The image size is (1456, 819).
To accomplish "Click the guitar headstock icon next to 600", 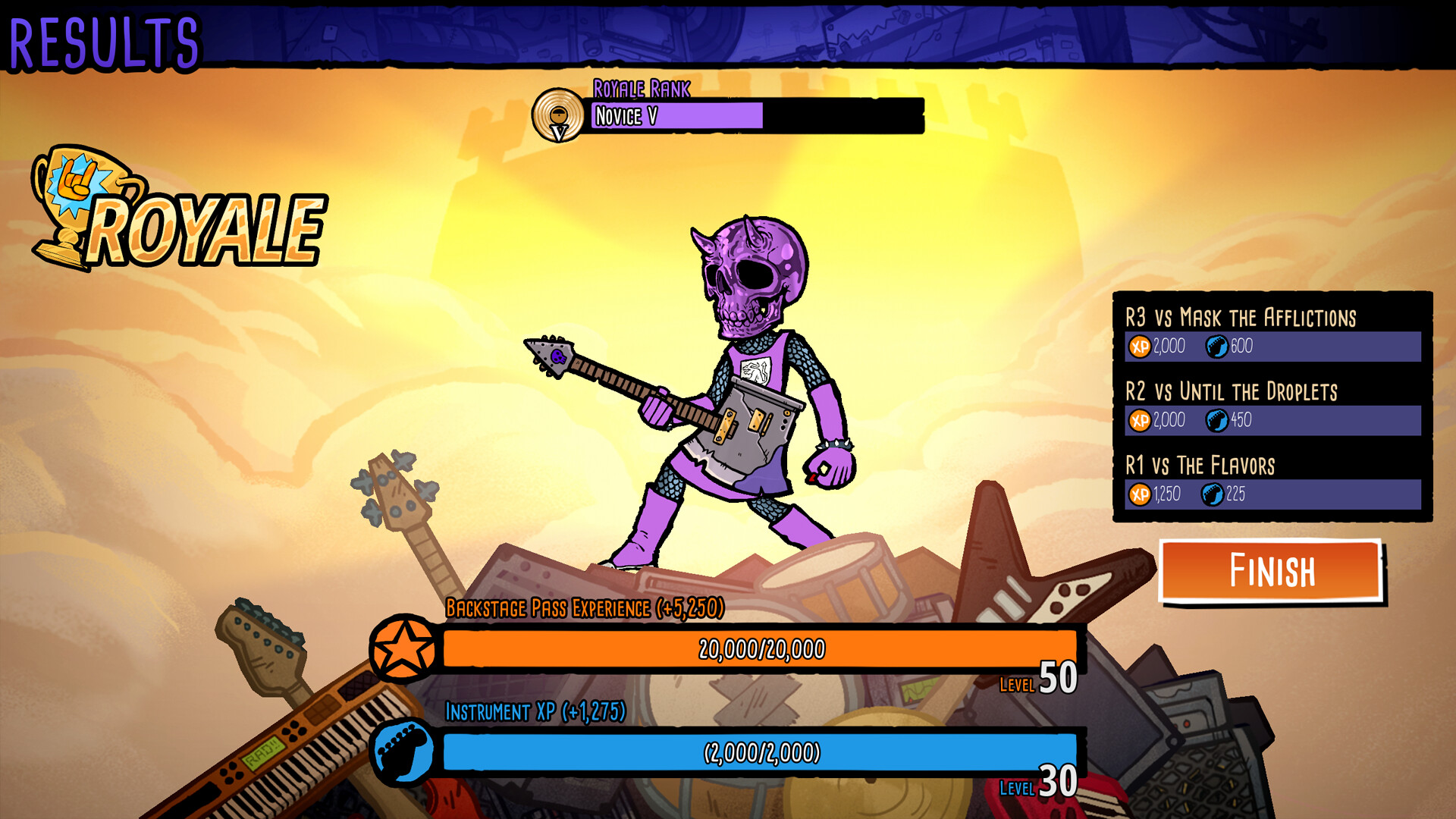I will pos(1216,347).
